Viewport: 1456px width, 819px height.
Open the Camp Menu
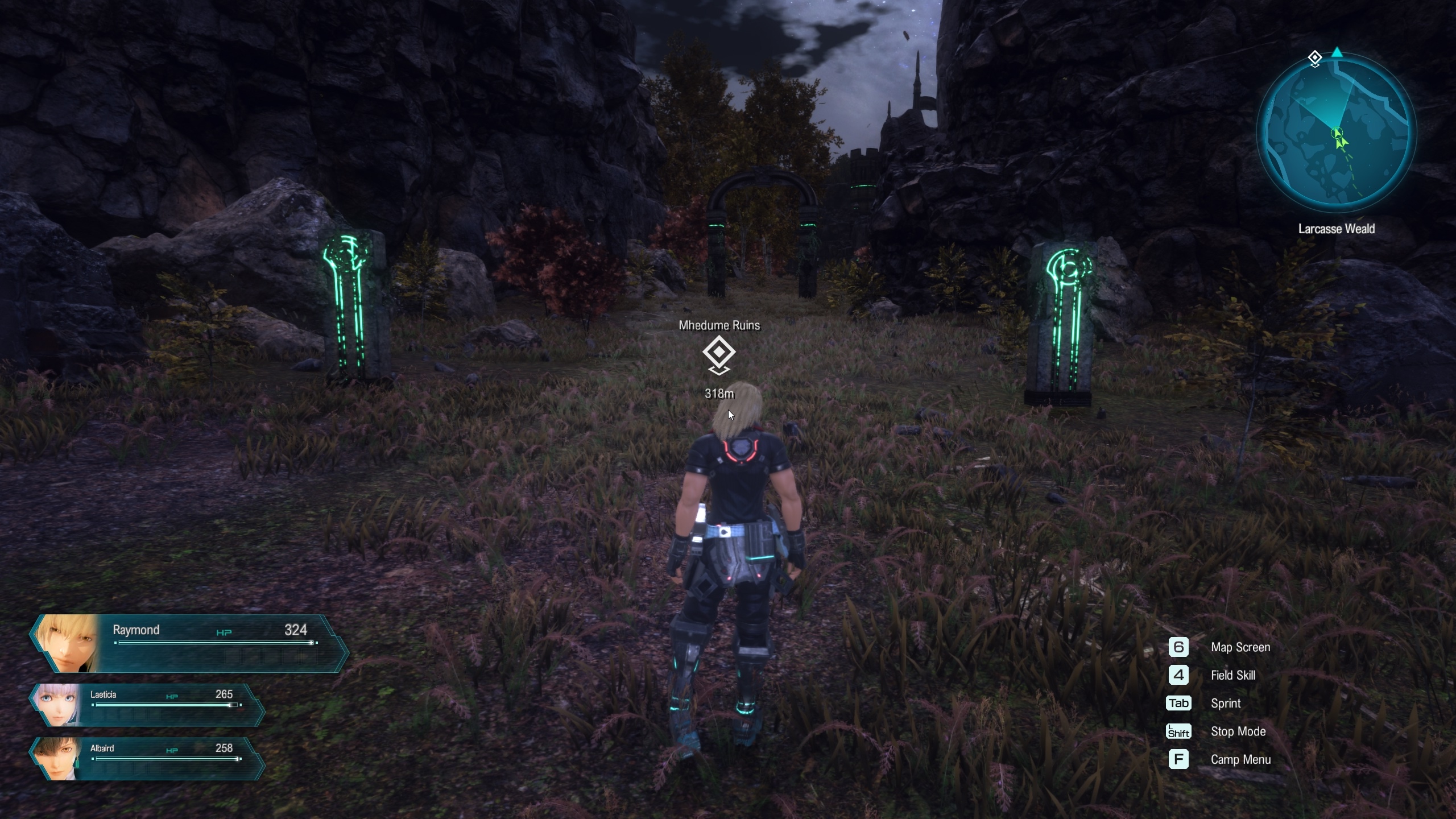pyautogui.click(x=1240, y=759)
